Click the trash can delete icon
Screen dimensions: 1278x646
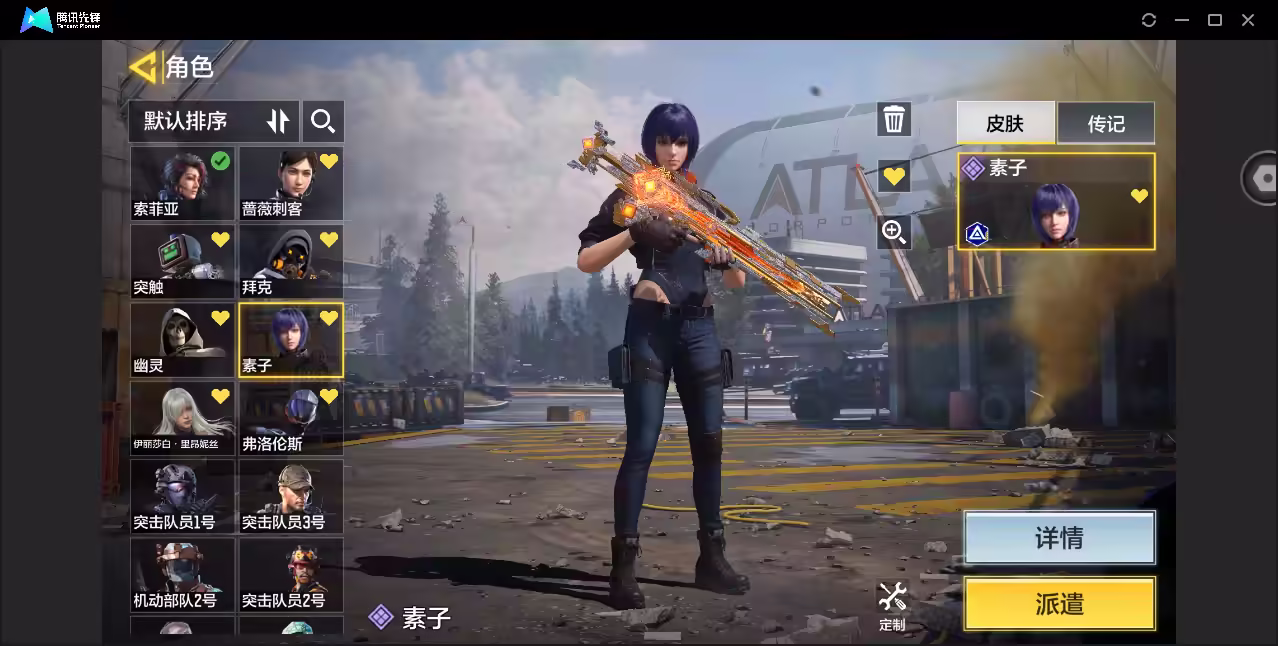(x=894, y=120)
